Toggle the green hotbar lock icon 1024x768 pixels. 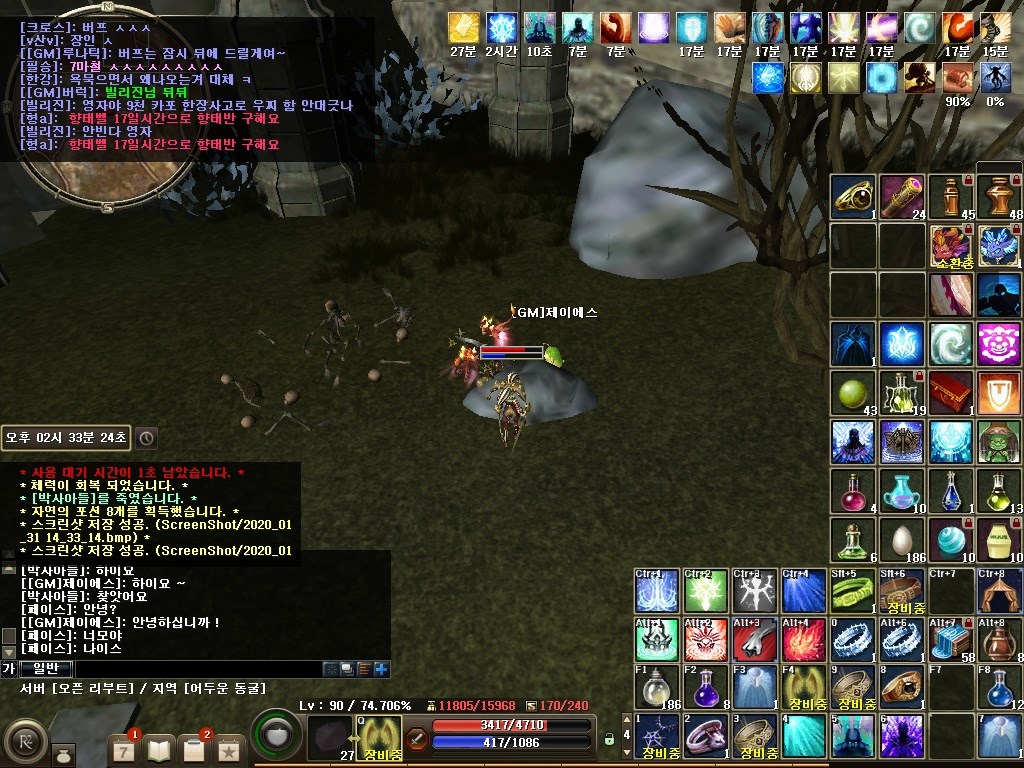coord(608,740)
